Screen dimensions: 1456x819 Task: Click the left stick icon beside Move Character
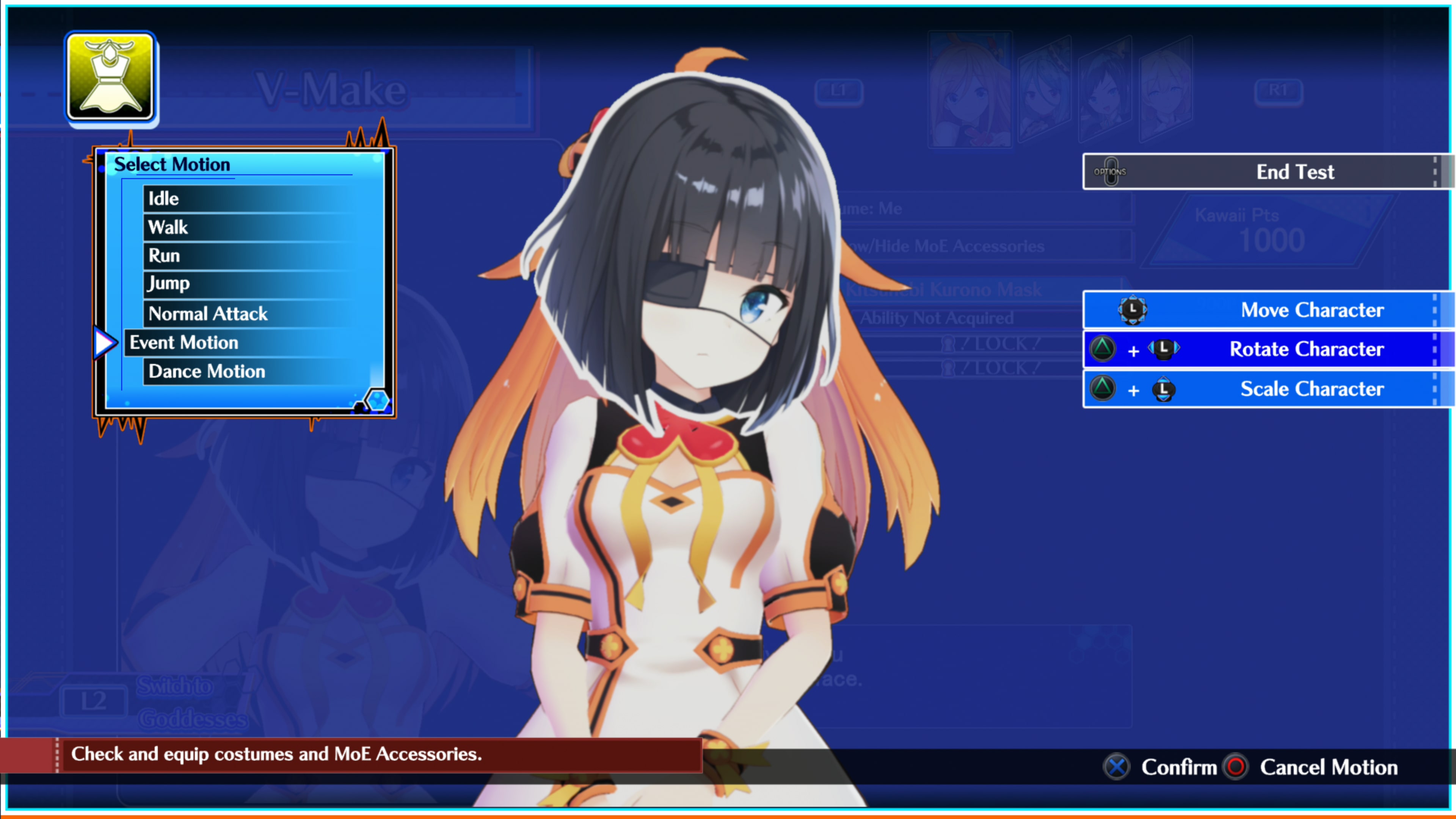[x=1133, y=310]
